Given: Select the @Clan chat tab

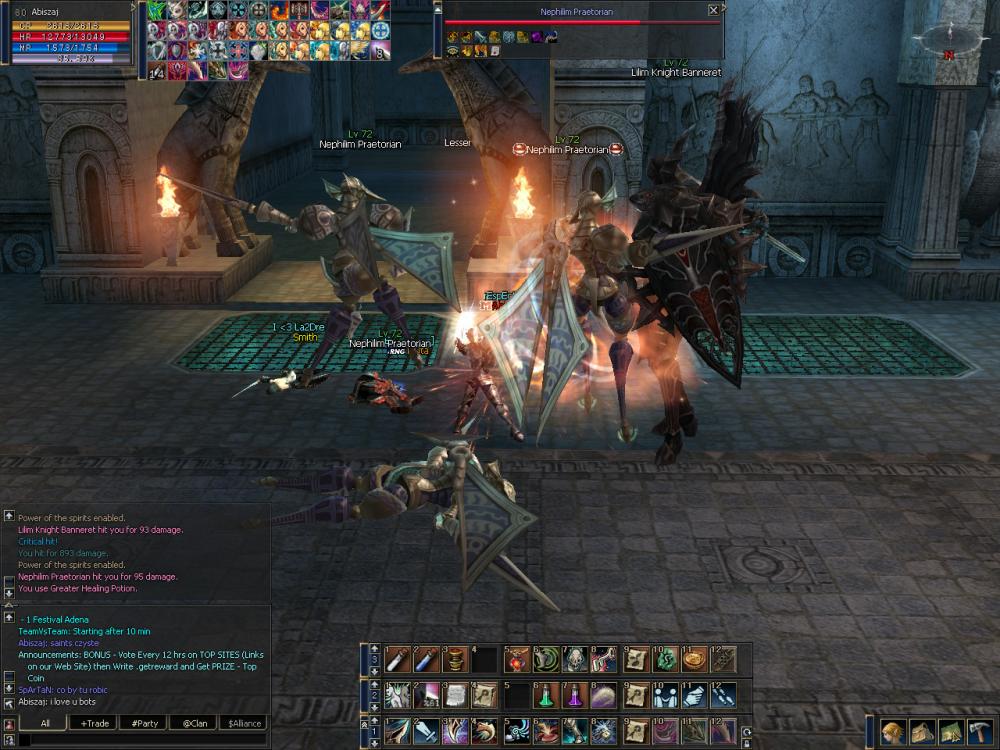Looking at the screenshot, I should [194, 723].
